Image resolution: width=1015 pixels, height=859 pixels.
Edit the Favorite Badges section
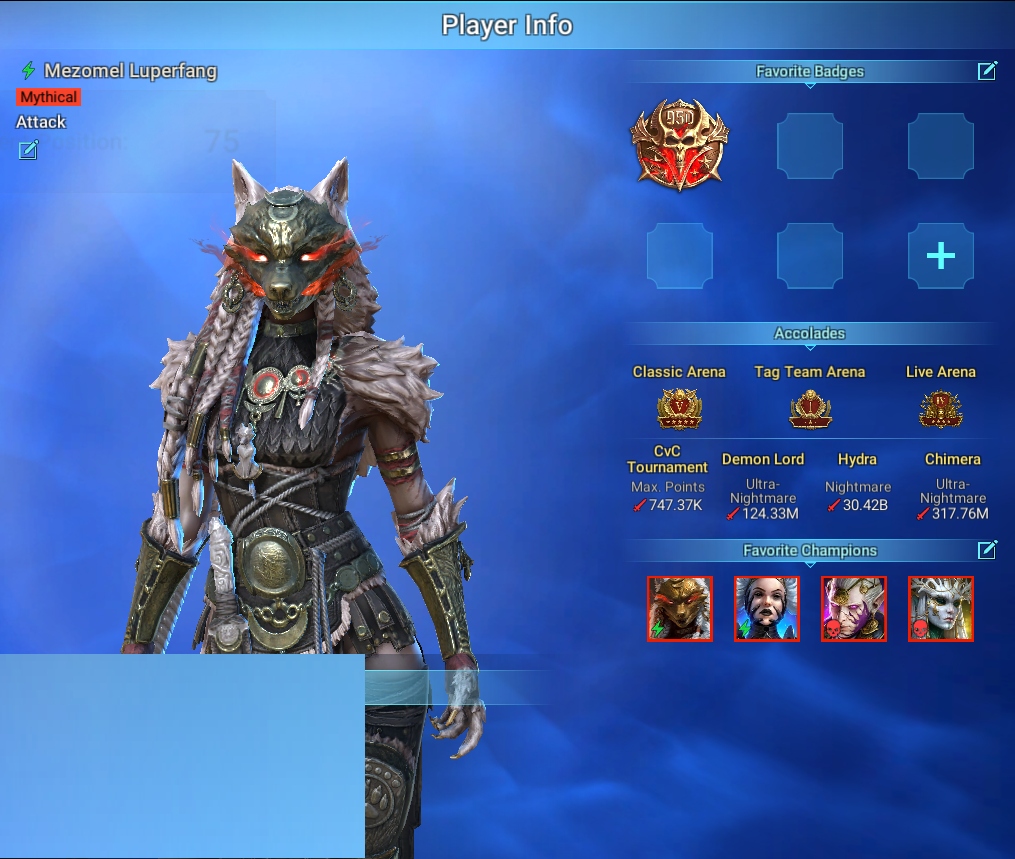coord(987,70)
